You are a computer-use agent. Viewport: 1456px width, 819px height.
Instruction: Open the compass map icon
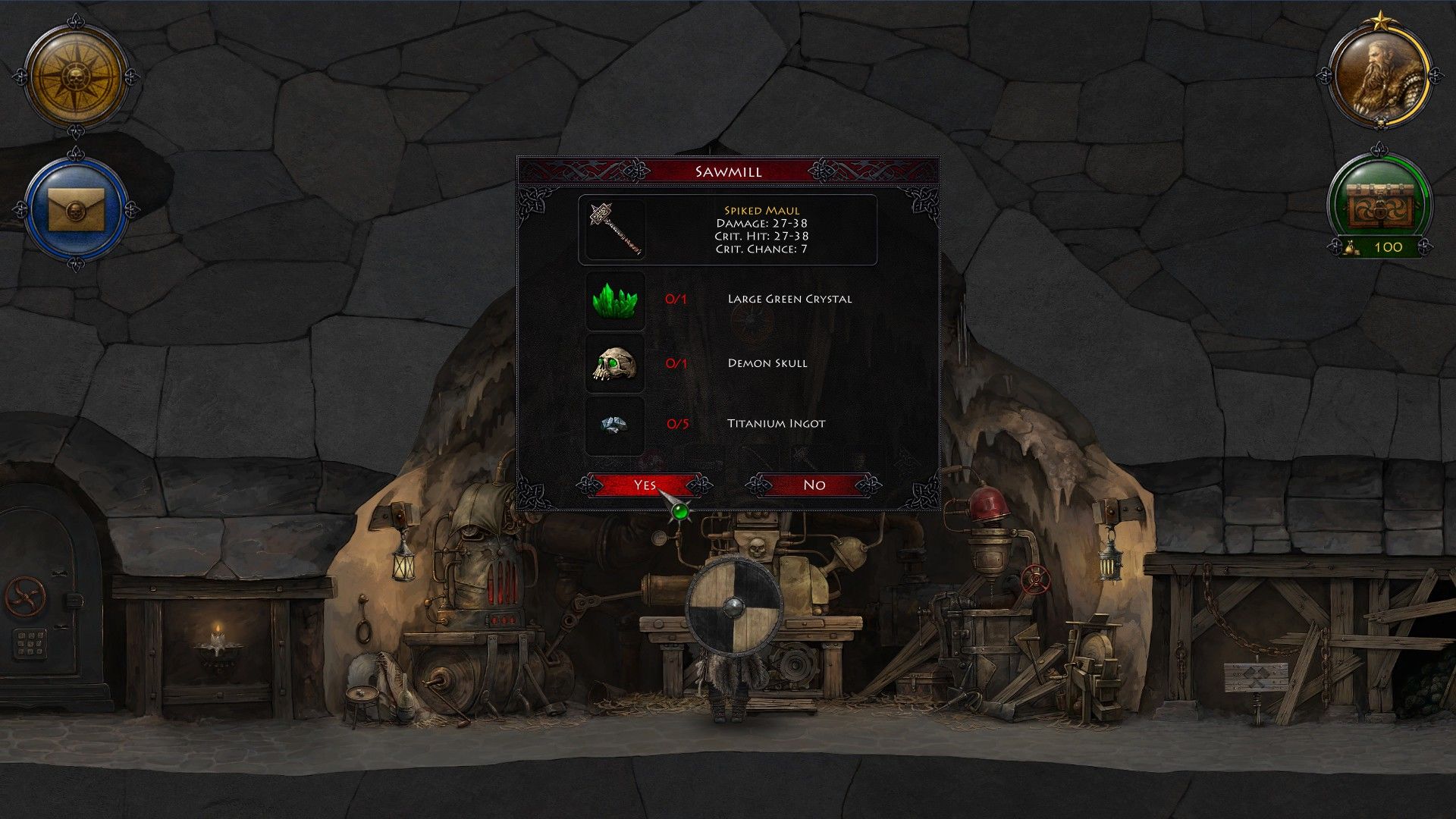point(75,77)
